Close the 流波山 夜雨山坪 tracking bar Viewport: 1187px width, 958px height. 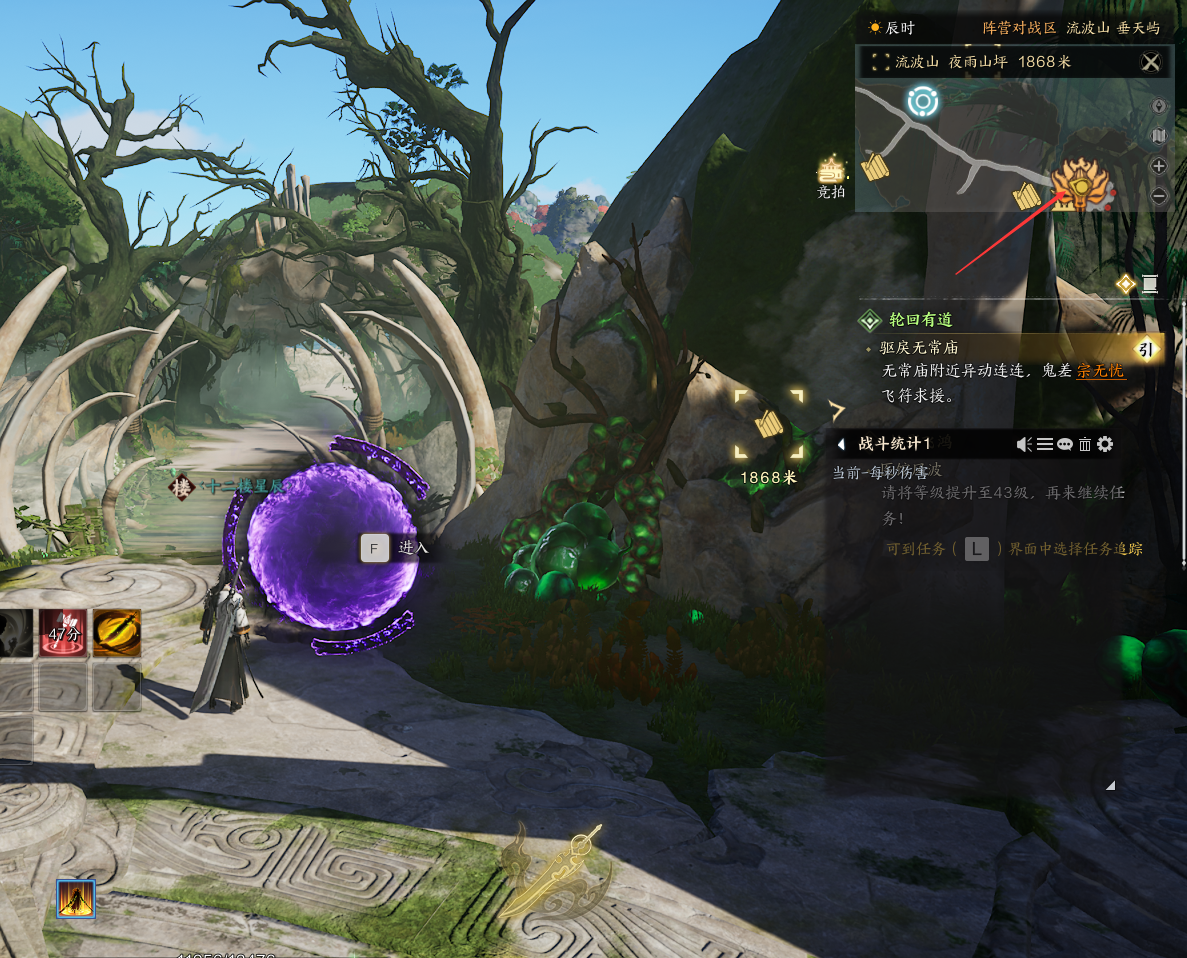click(1151, 62)
